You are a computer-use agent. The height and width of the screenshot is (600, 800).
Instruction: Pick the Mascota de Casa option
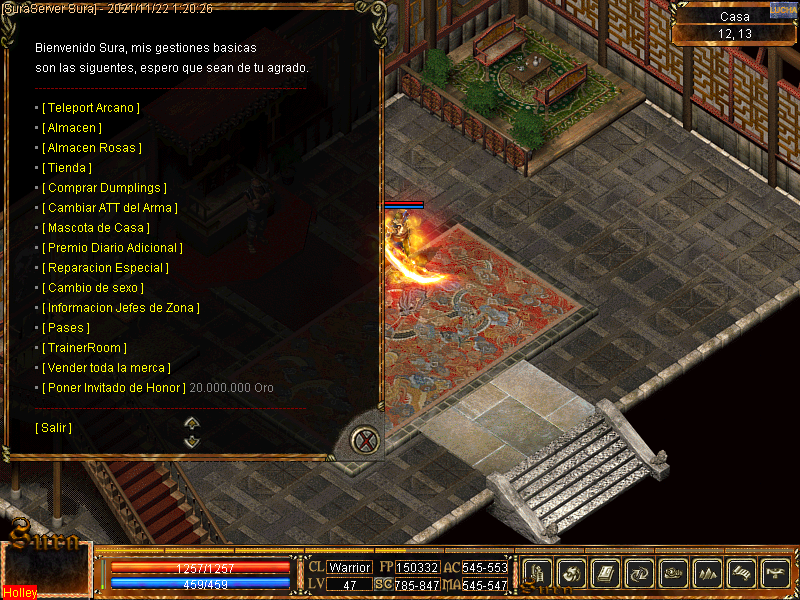[x=96, y=228]
